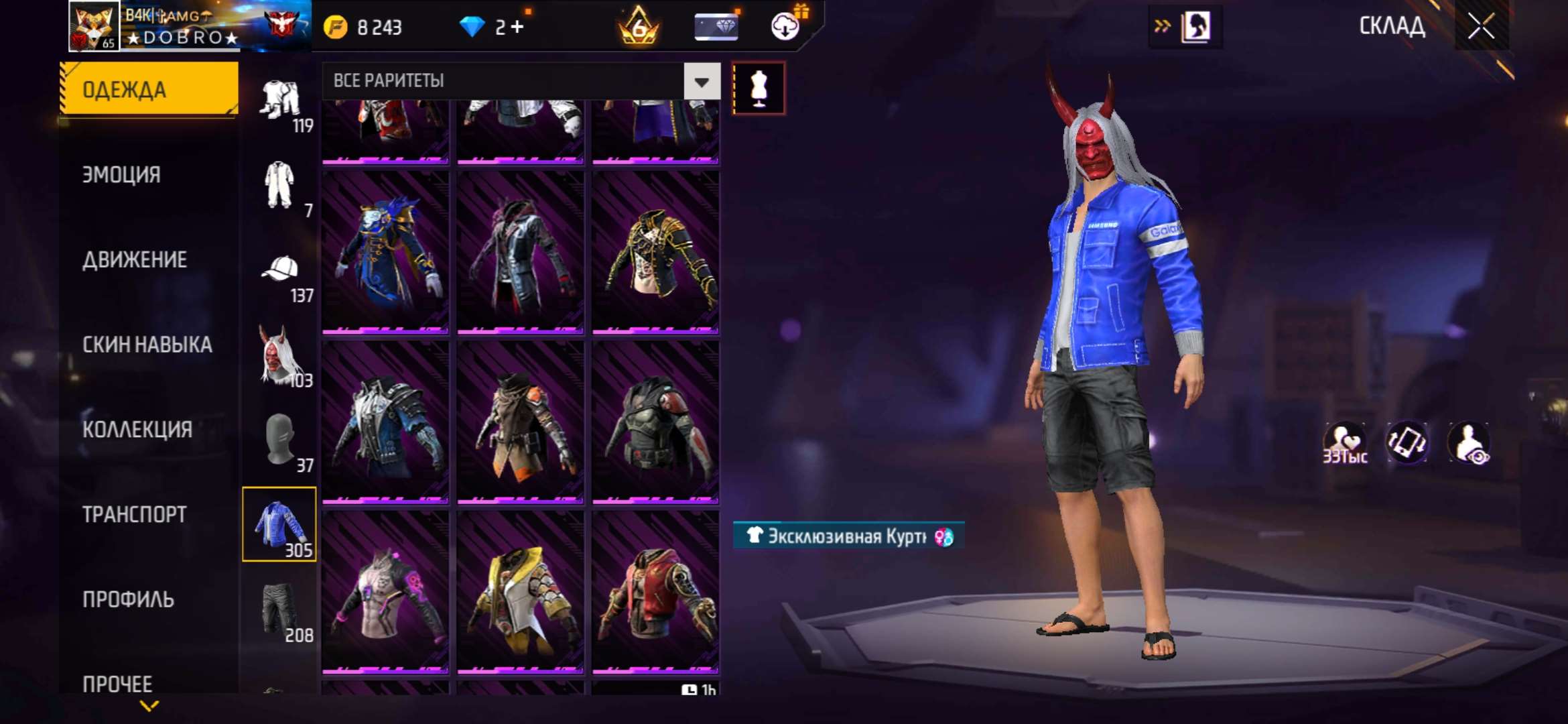Switch to the Движение section

[x=135, y=260]
